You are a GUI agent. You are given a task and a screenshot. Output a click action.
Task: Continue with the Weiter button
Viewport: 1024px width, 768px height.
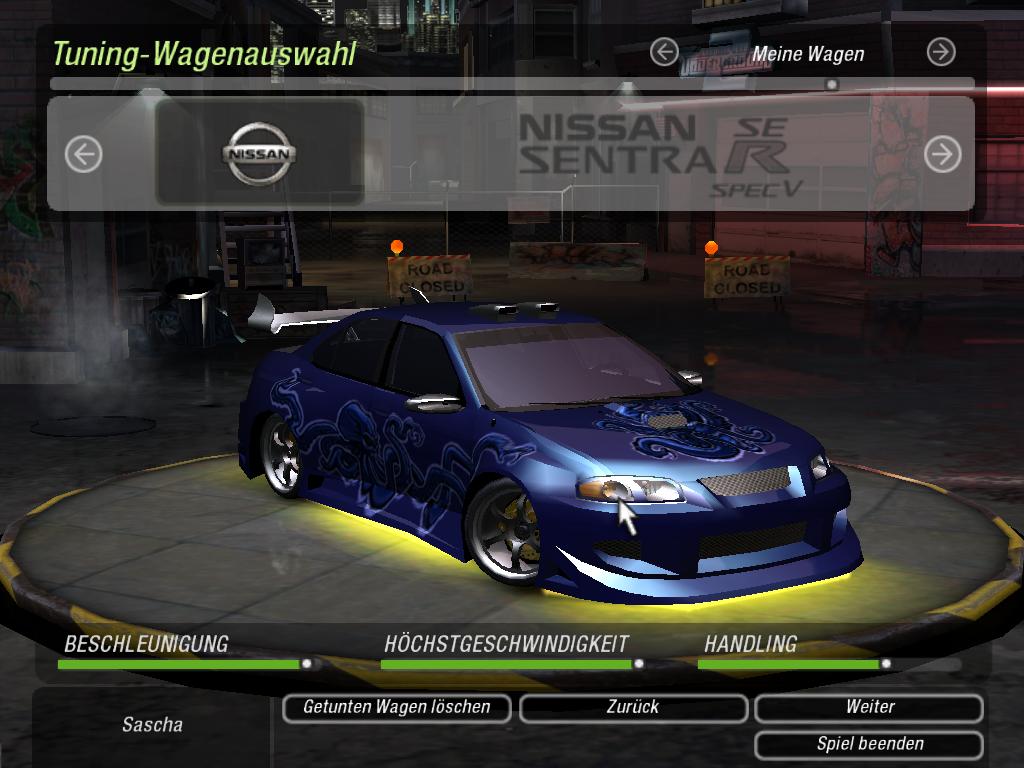pyautogui.click(x=869, y=708)
